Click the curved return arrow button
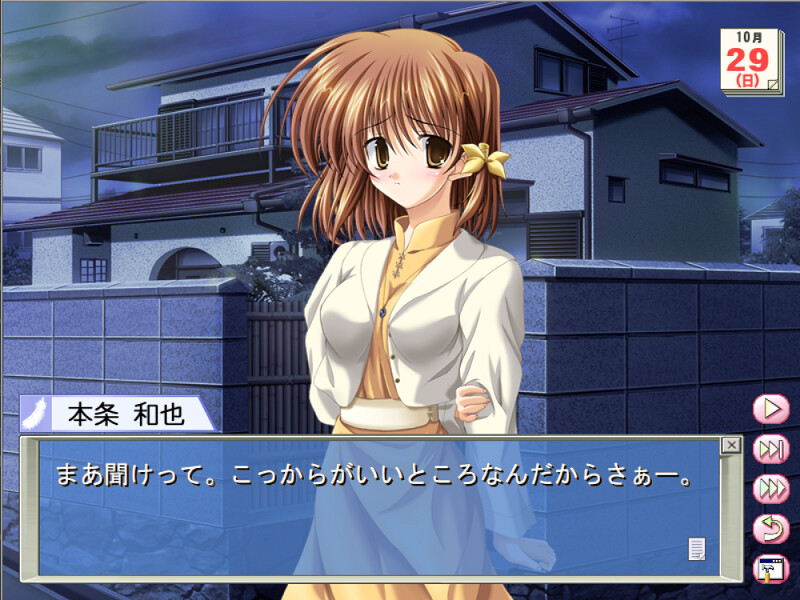Screen dimensions: 800x600 771,529
